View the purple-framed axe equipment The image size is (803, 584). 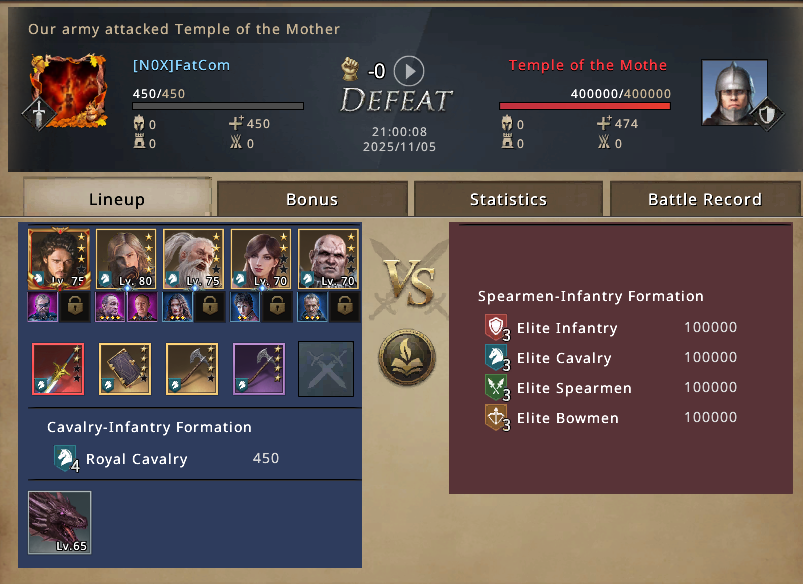coord(259,369)
